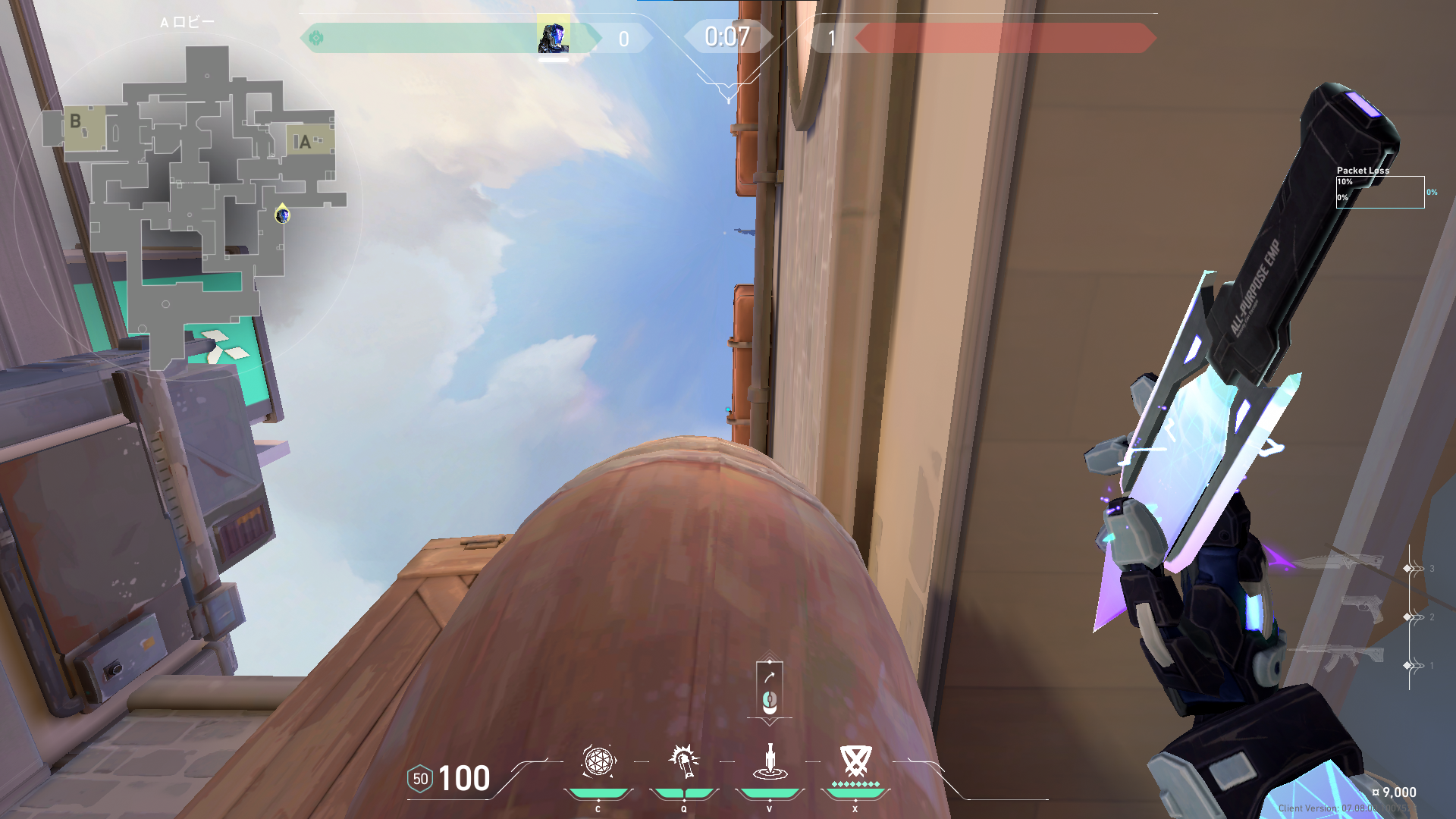Trigger the NULL/cmd ultimate icon
This screenshot has width=1456, height=819.
855,762
